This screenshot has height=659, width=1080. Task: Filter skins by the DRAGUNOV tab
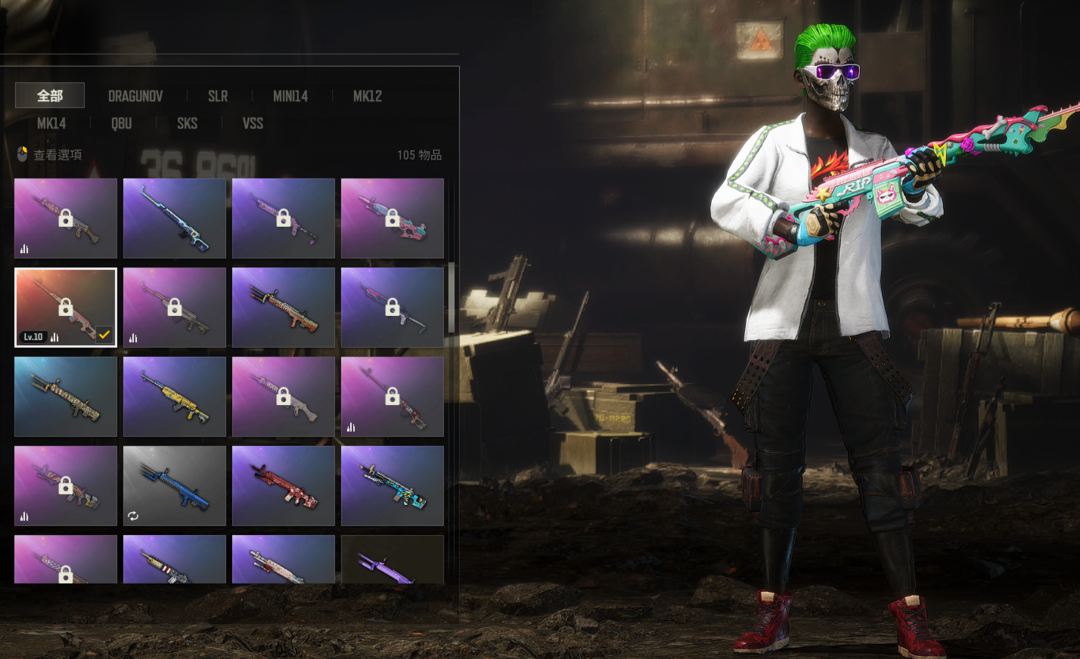click(135, 96)
